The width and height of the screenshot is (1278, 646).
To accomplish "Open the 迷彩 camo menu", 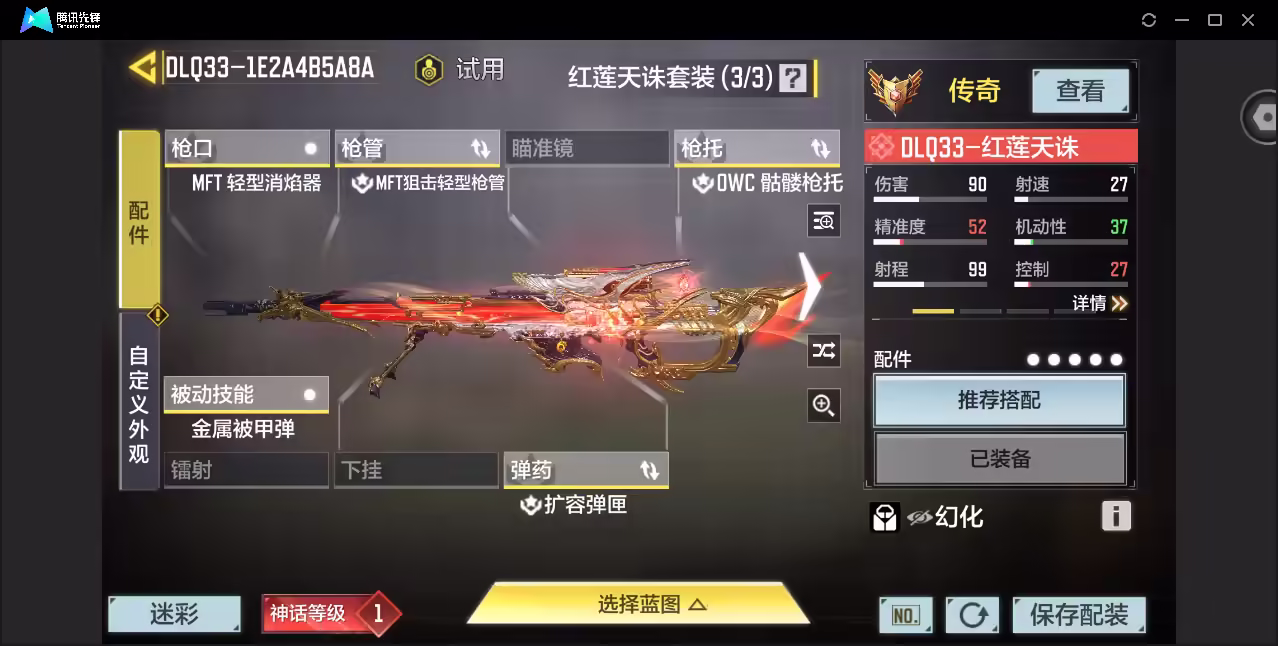I will point(174,614).
